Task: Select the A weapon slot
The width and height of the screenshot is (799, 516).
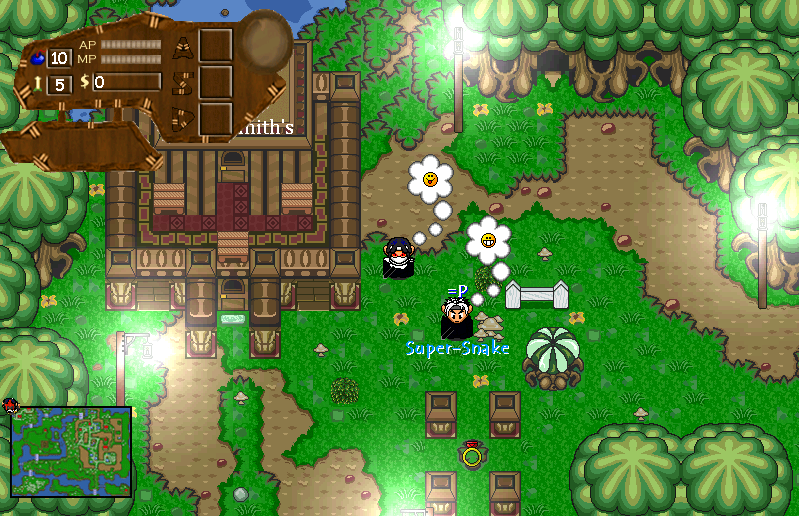Action: point(215,46)
